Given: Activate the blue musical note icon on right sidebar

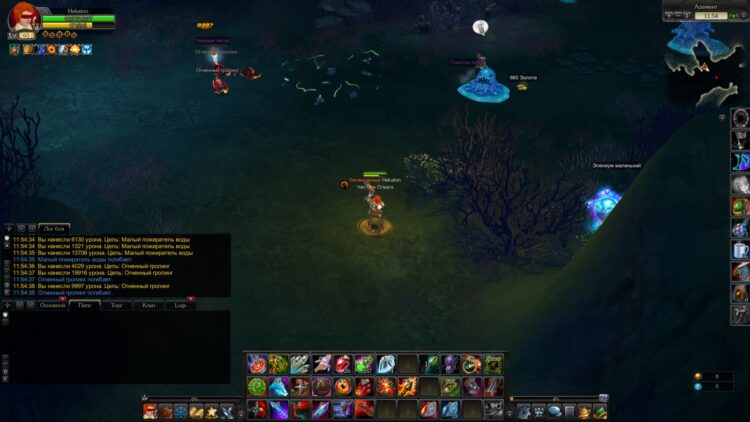Looking at the screenshot, I should [740, 162].
